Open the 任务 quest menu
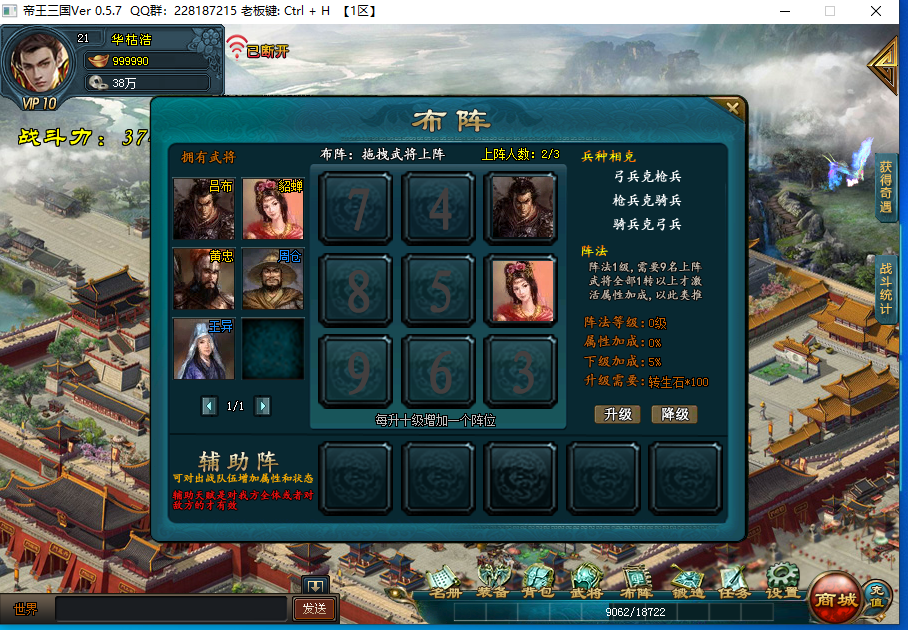 [733, 582]
